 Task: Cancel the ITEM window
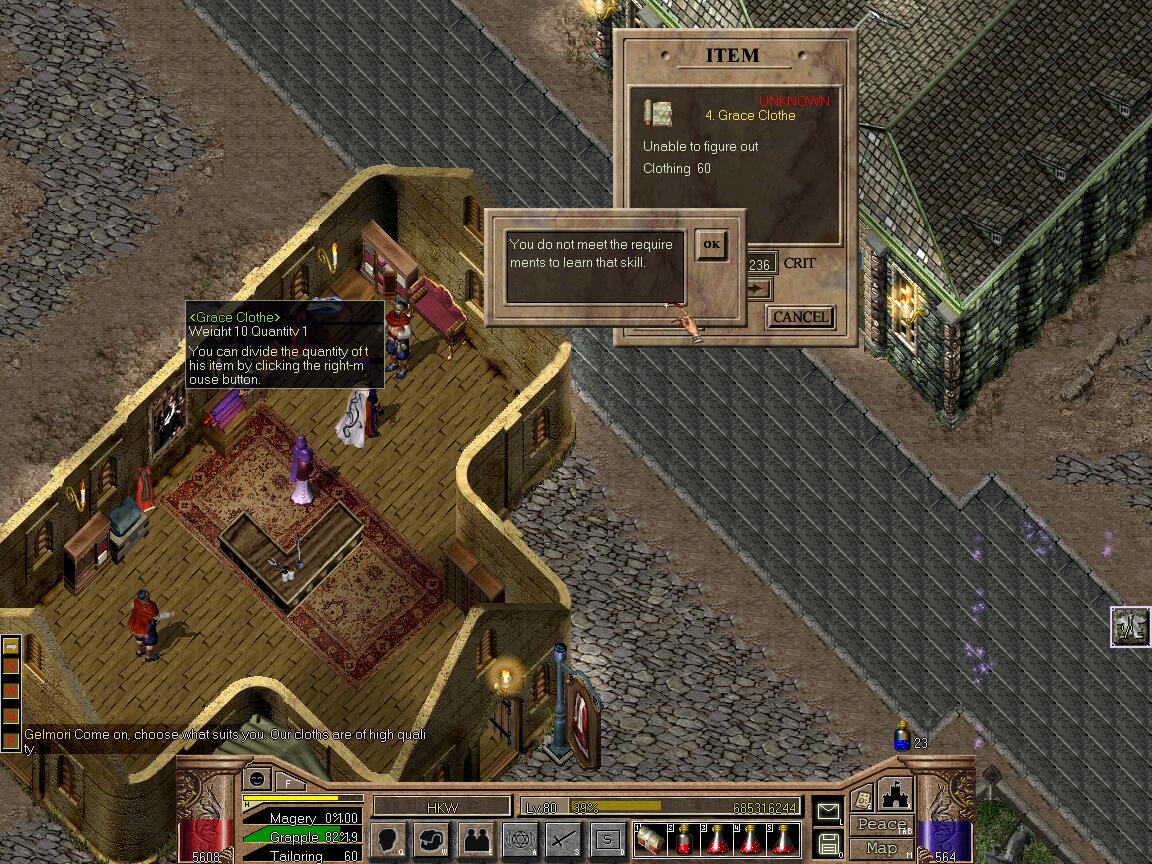coord(800,317)
